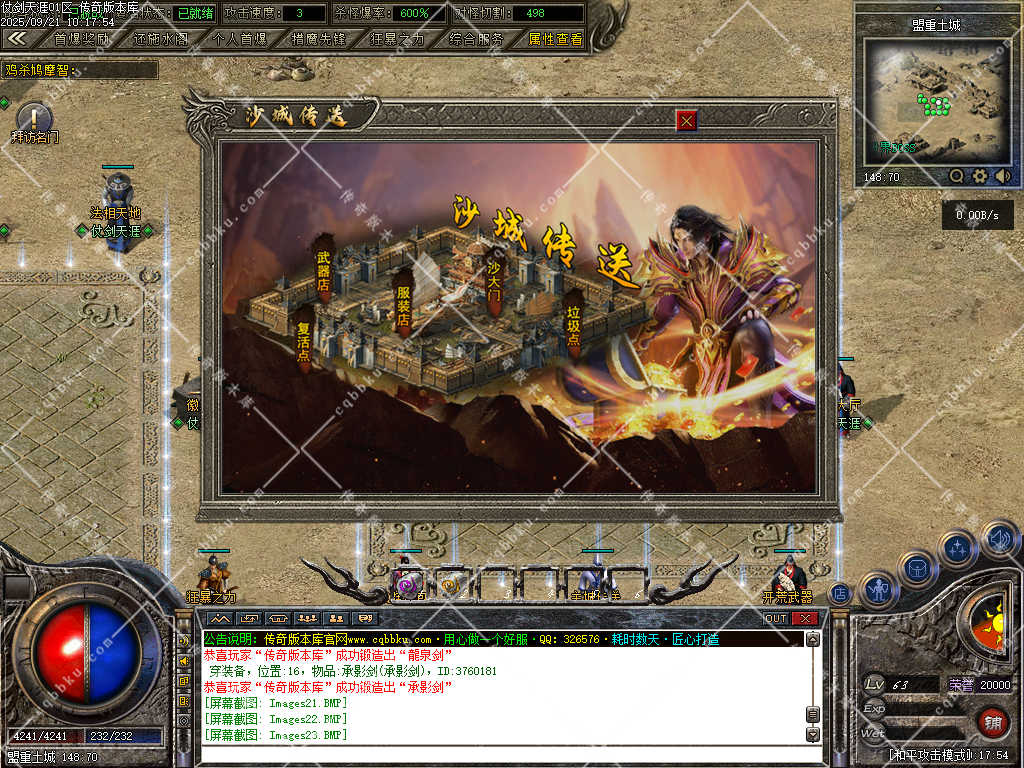Collapse the top menu with the double-arrow button
This screenshot has width=1024, height=768.
tap(17, 38)
